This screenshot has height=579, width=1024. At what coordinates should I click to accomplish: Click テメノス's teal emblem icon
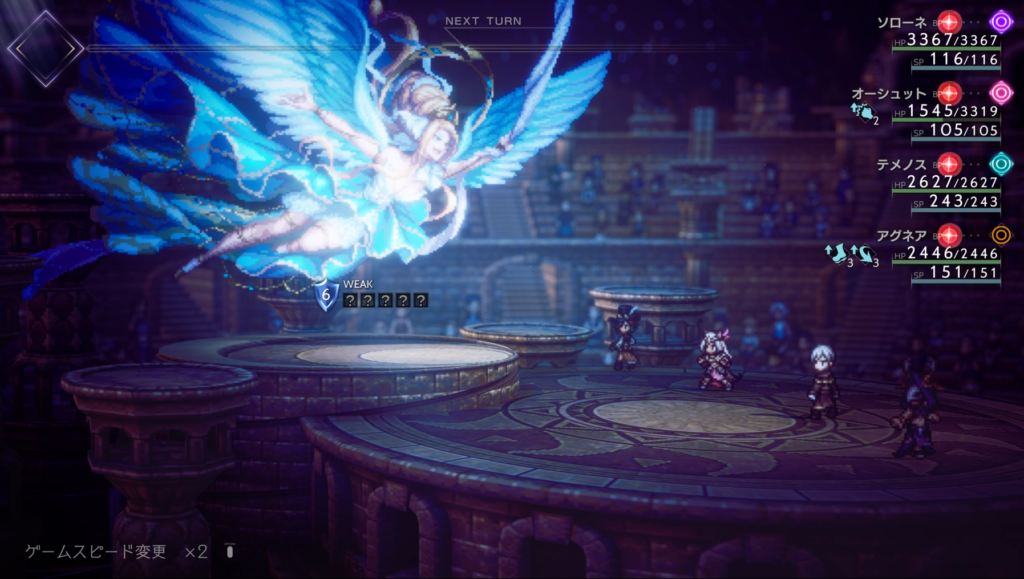1000,163
